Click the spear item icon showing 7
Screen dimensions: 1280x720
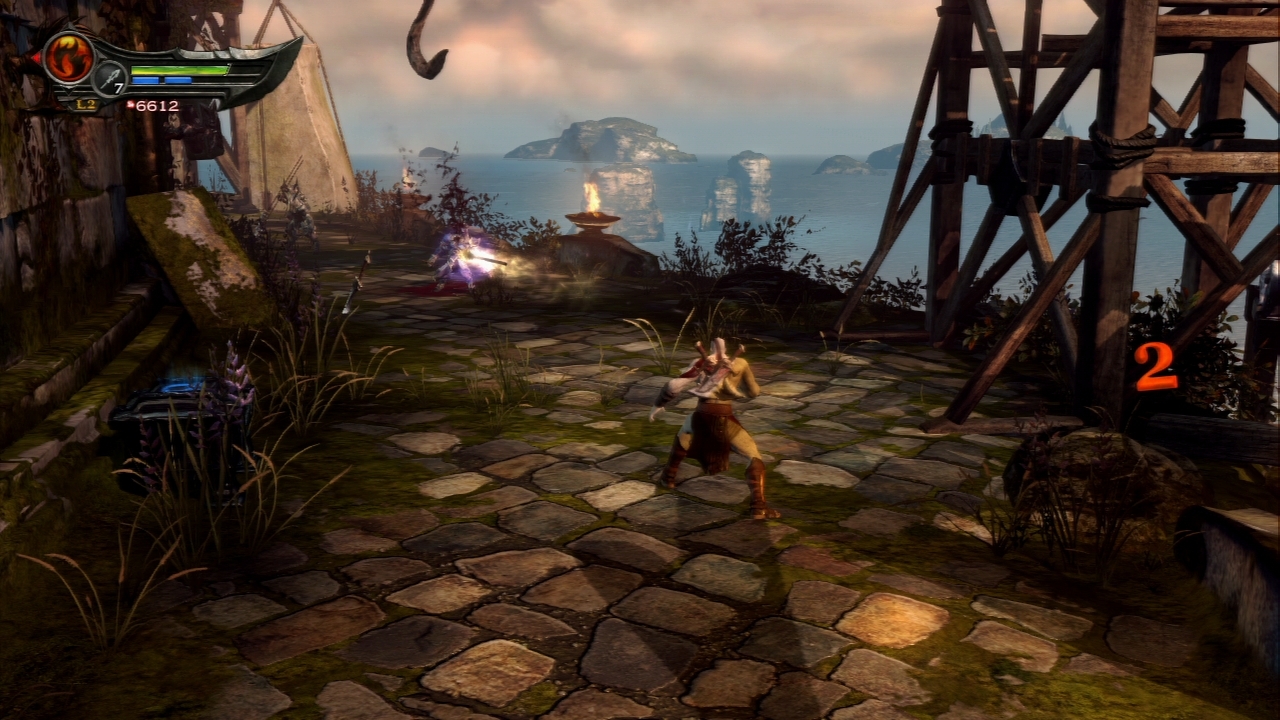(109, 78)
